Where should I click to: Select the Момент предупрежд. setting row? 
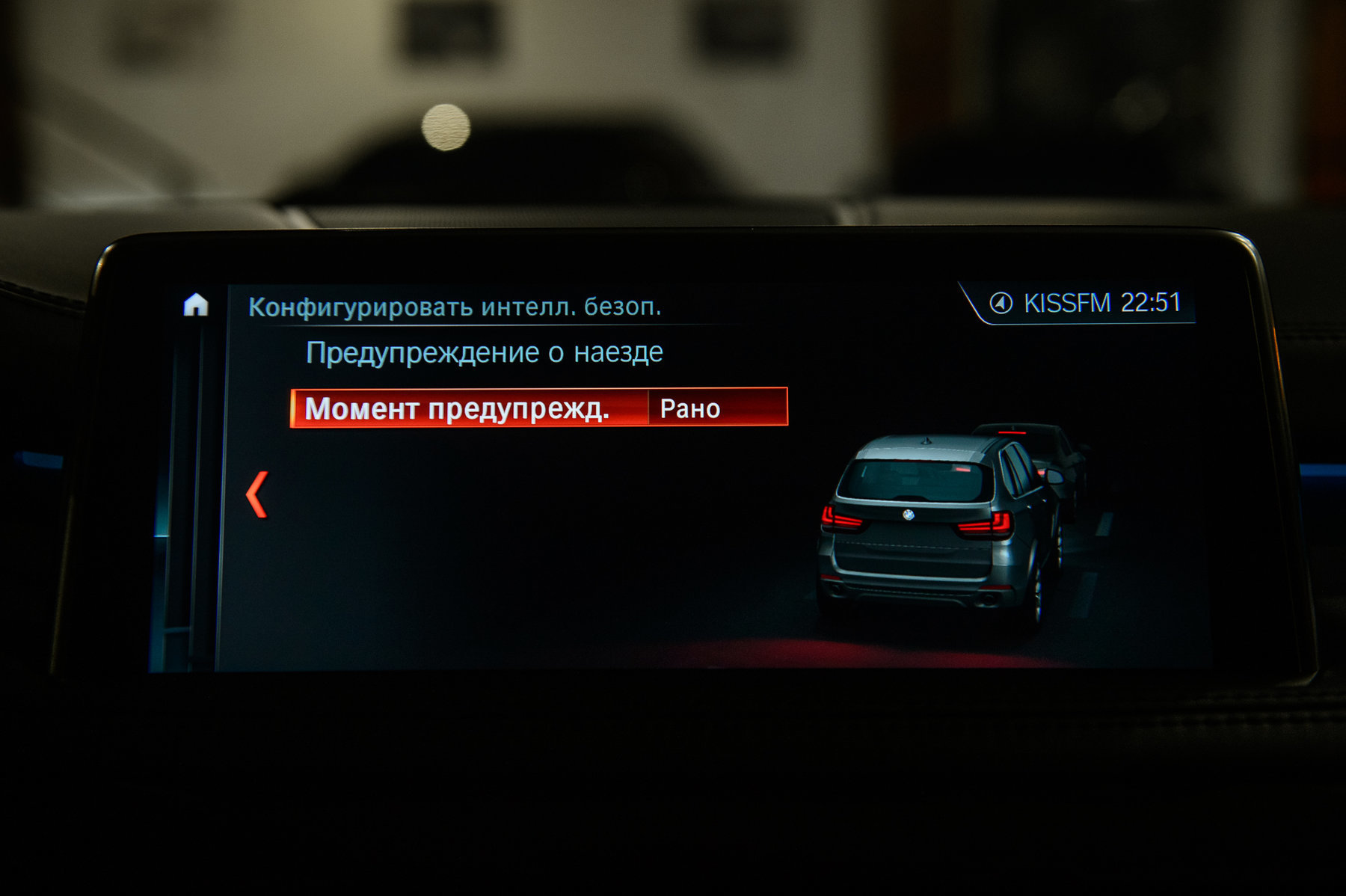click(x=538, y=408)
